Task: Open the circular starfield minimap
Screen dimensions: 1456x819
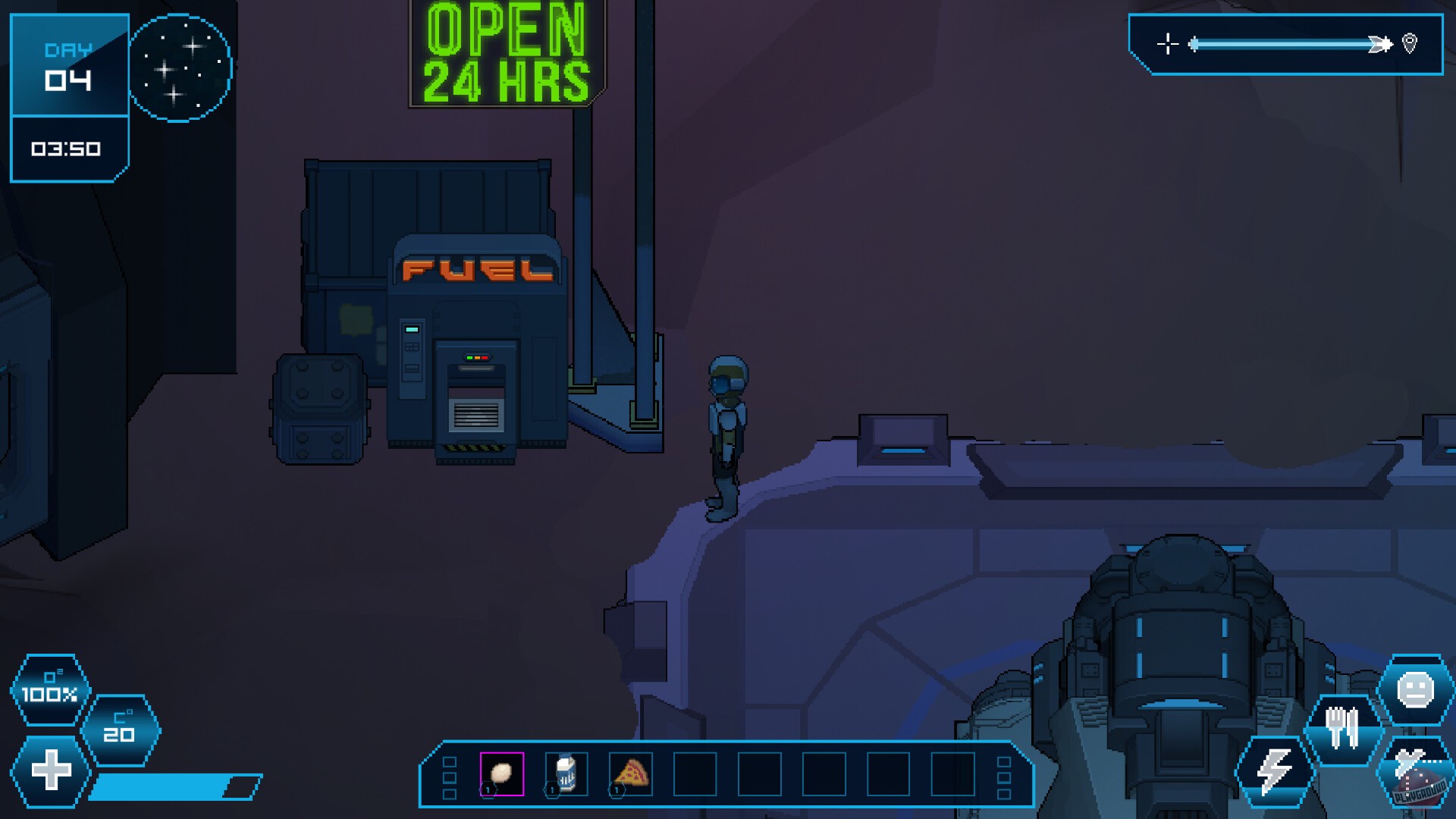Action: pyautogui.click(x=179, y=68)
